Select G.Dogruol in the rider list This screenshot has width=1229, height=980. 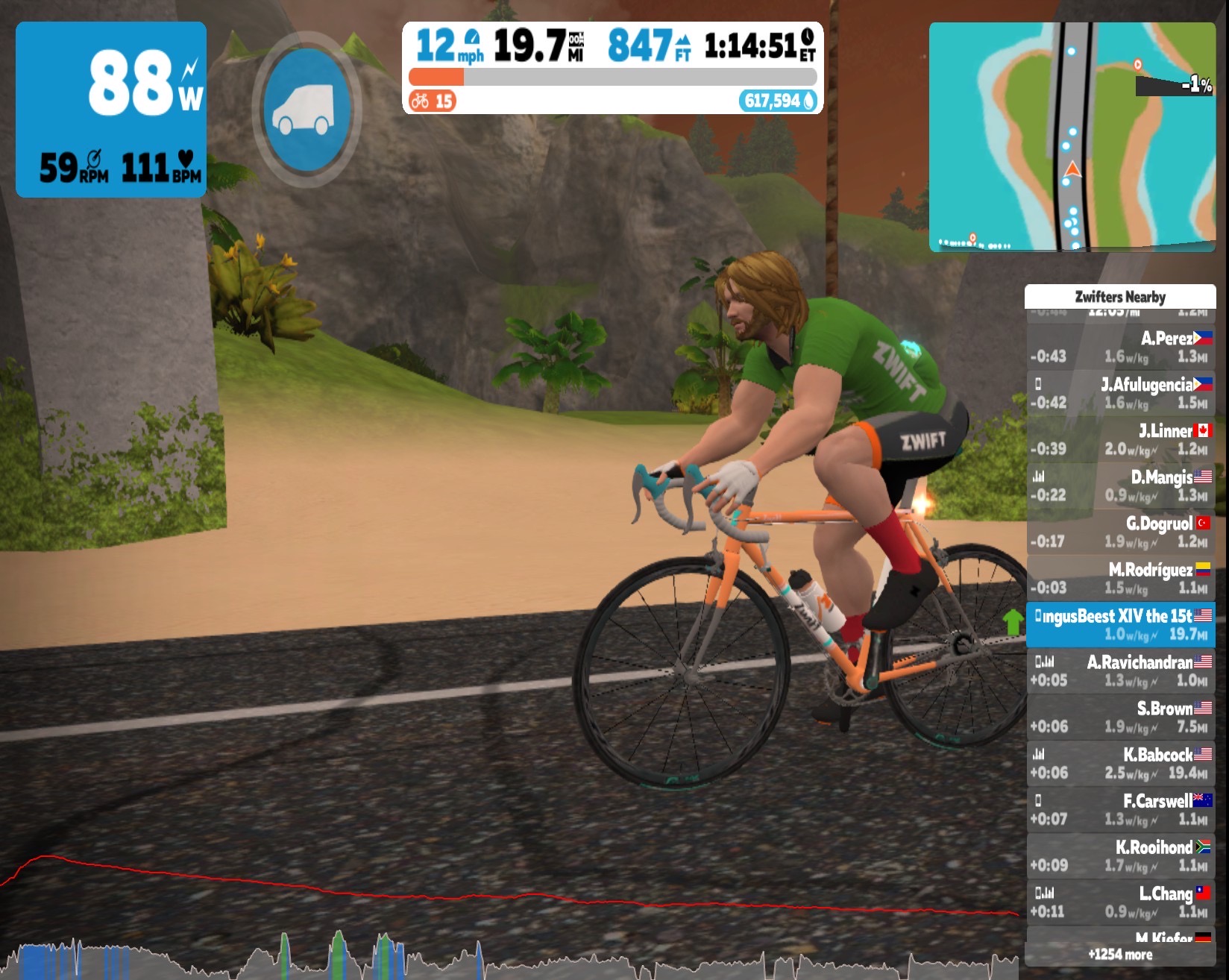coord(1120,533)
